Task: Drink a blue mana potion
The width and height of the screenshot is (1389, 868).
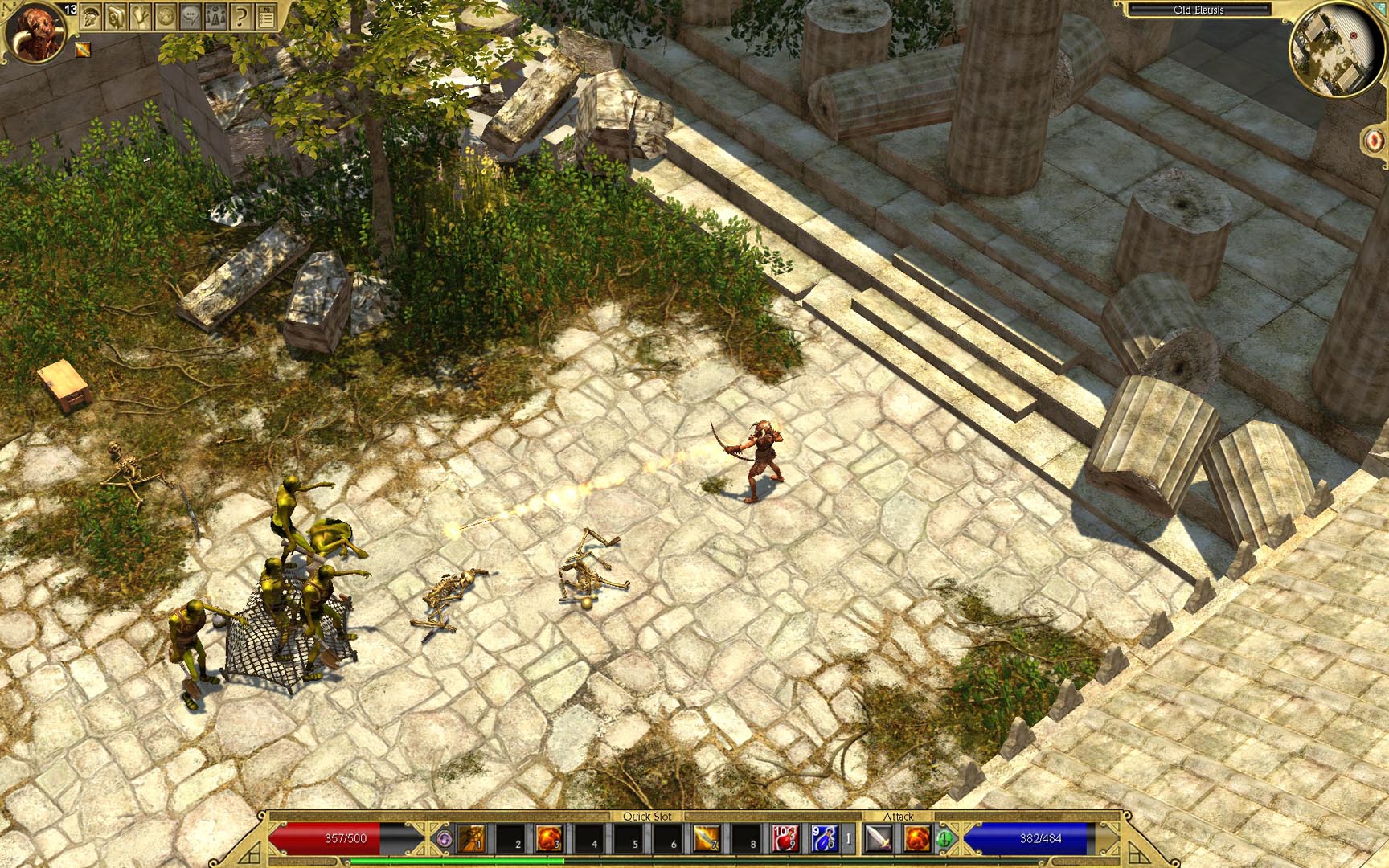Action: tap(824, 838)
